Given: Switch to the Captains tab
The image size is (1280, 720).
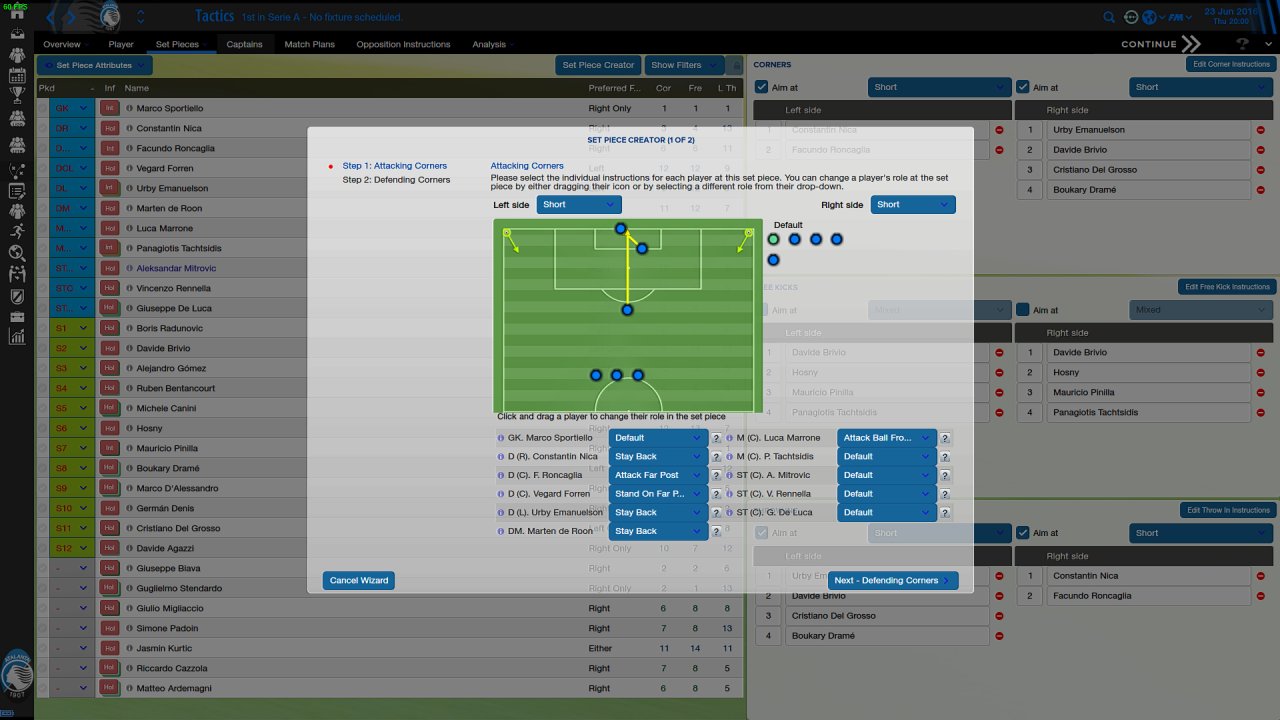Looking at the screenshot, I should [244, 44].
